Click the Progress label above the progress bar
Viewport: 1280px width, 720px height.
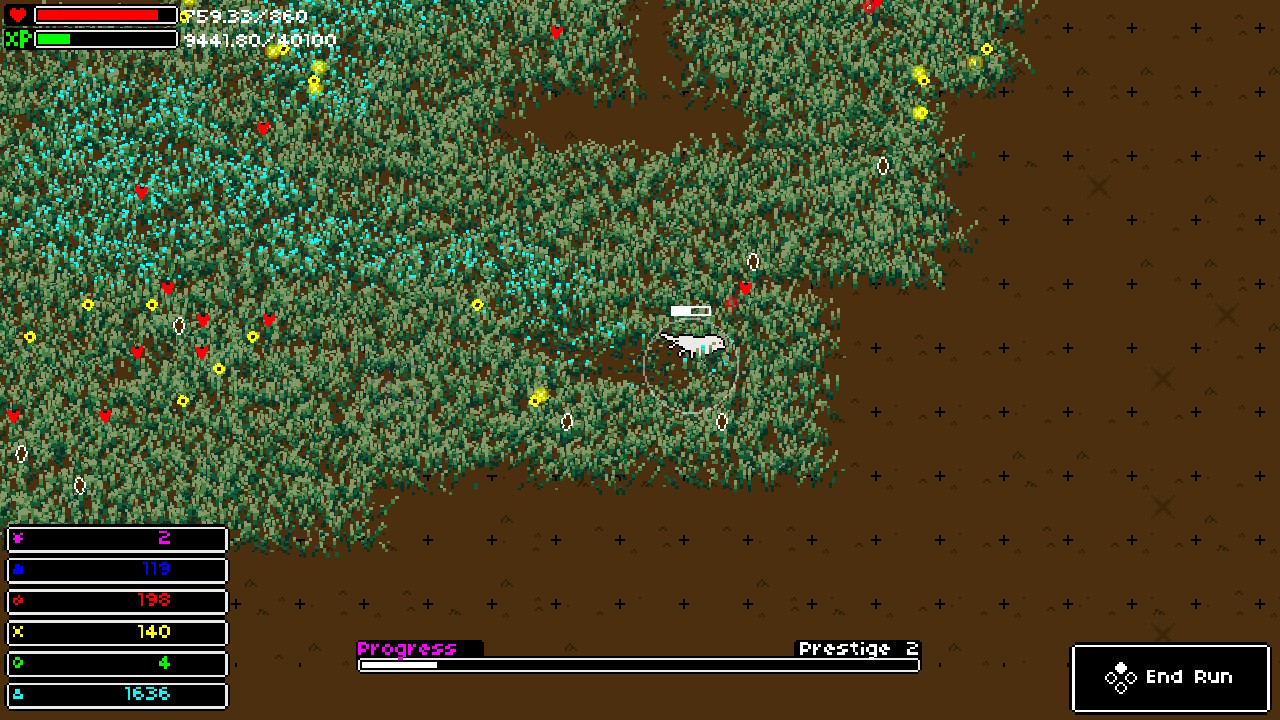tap(408, 648)
